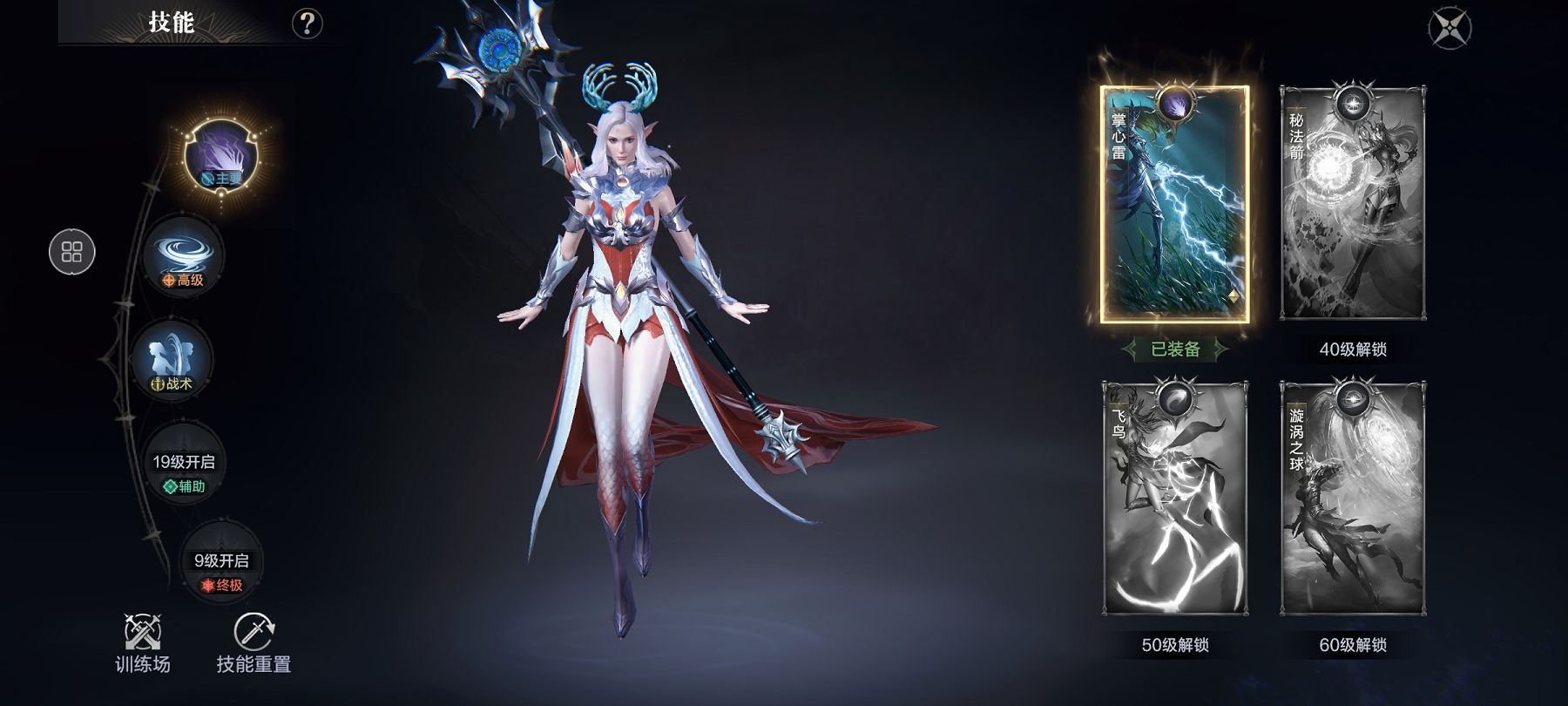Enter the 训练场 training ground
Viewport: 1568px width, 706px height.
tap(143, 643)
